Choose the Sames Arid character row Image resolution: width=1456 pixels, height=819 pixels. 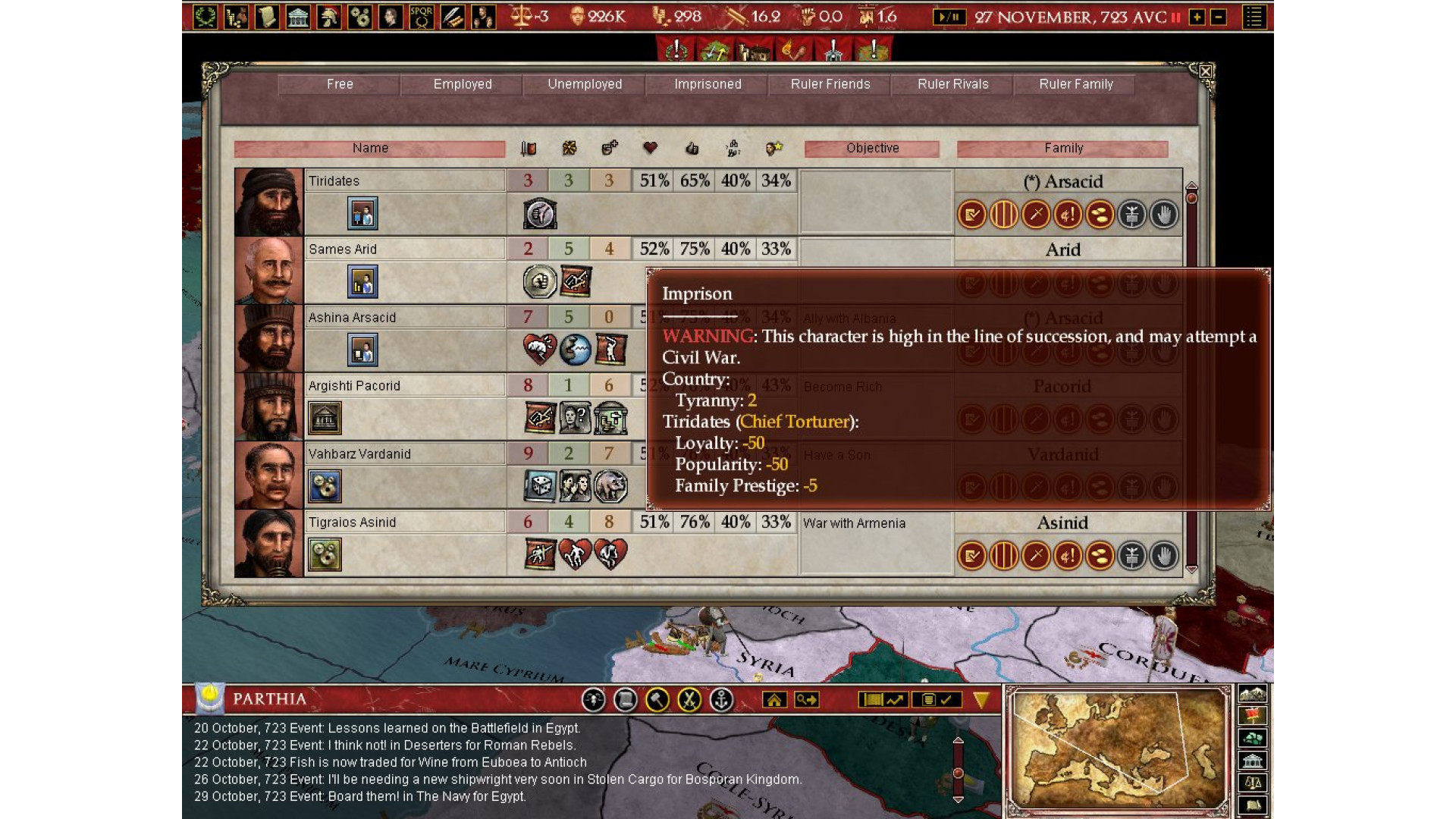pos(405,249)
